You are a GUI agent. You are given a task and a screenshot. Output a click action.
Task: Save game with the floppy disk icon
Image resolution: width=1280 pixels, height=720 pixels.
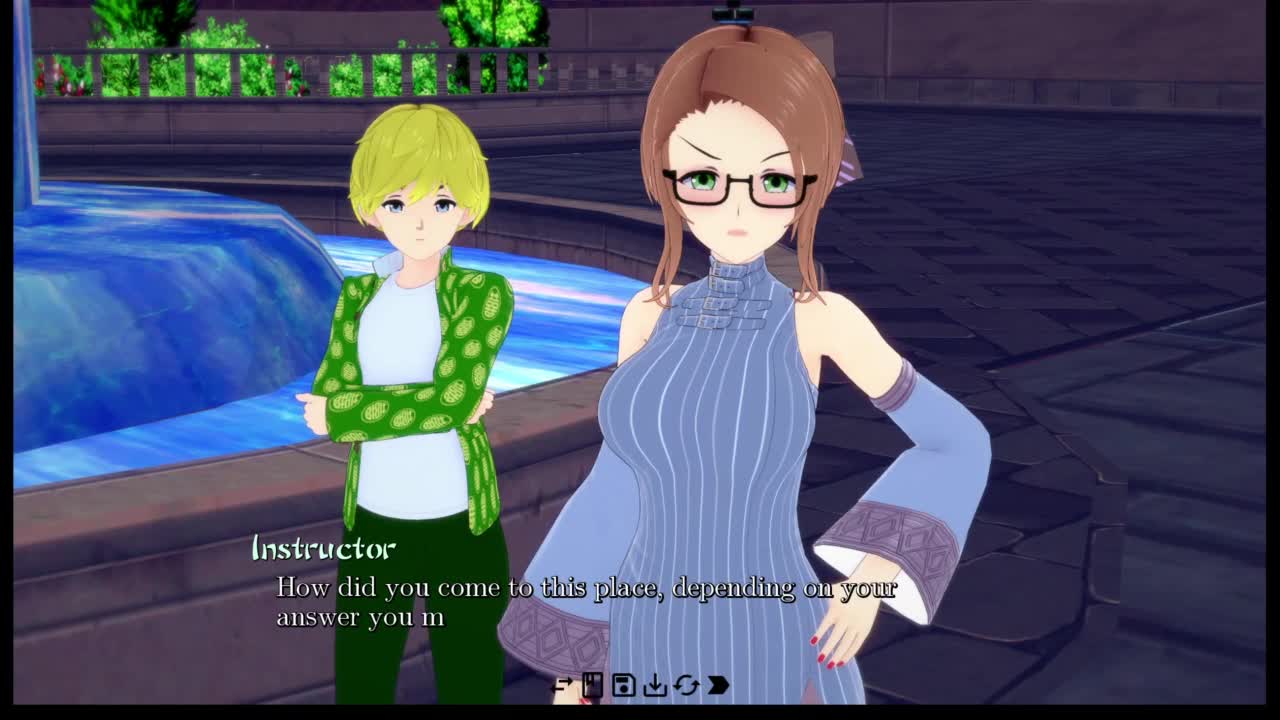coord(623,685)
